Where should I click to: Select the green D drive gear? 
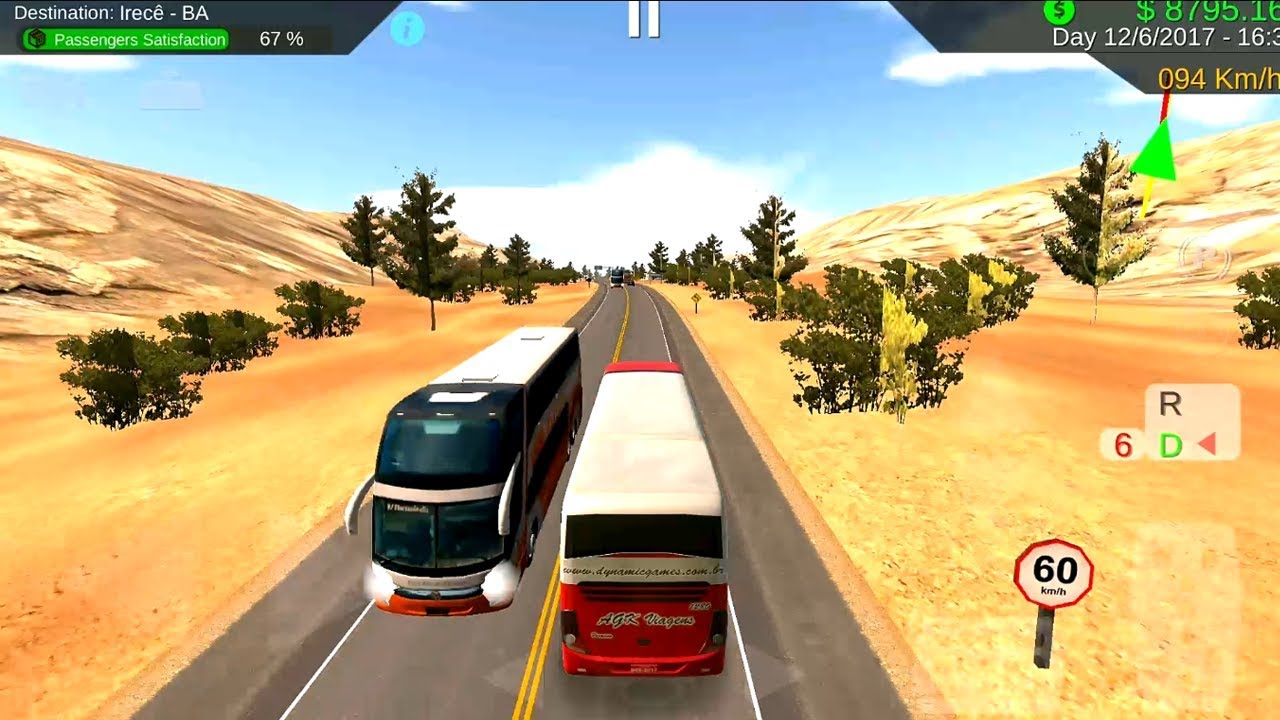pyautogui.click(x=1170, y=446)
